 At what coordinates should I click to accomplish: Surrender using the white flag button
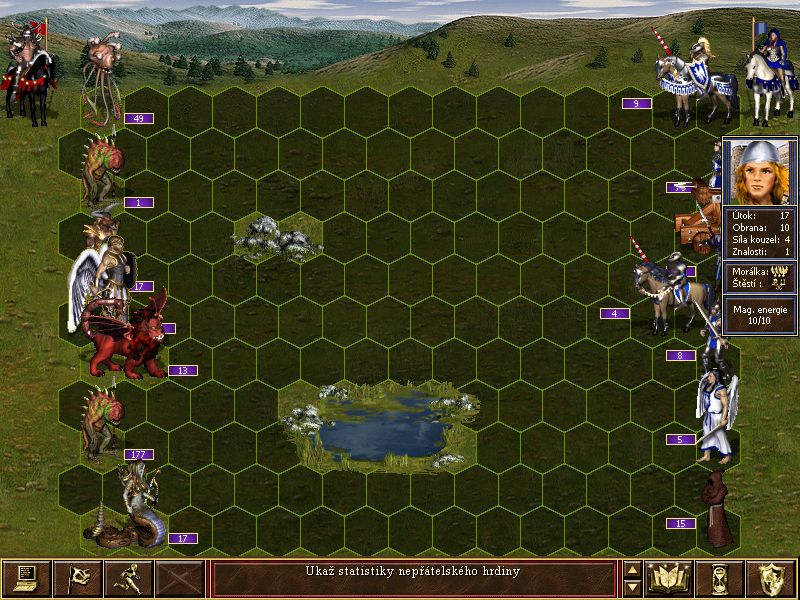pyautogui.click(x=77, y=578)
